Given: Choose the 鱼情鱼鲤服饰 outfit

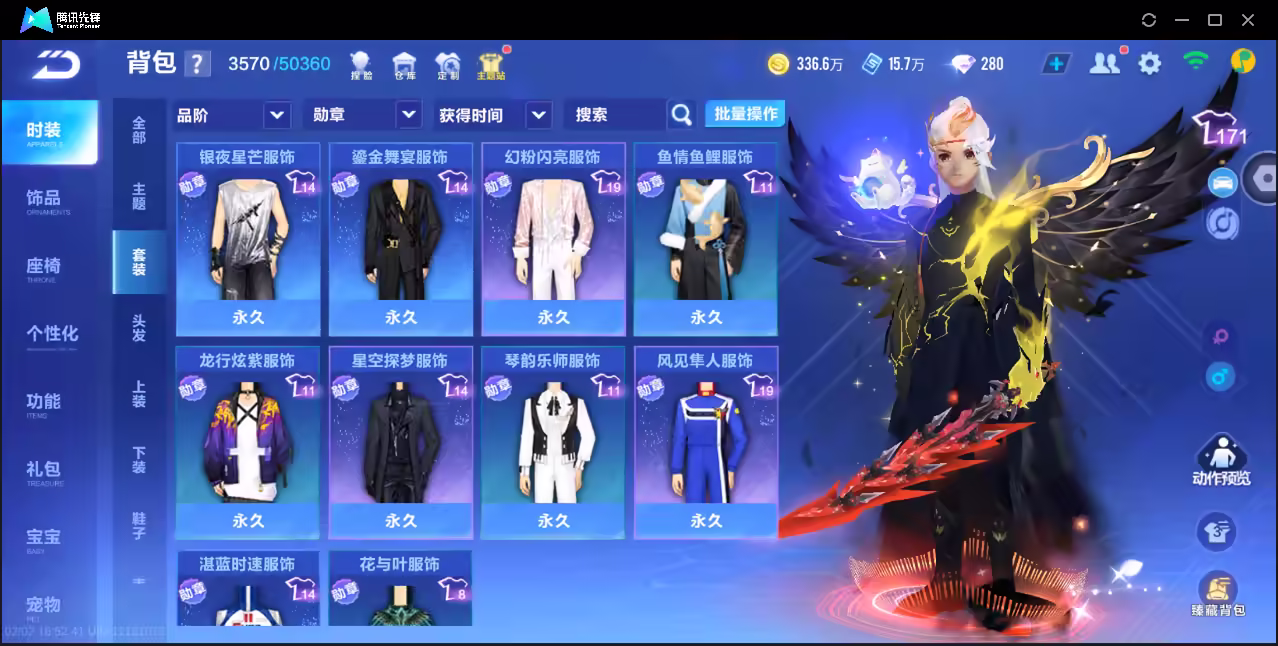Looking at the screenshot, I should pos(706,238).
